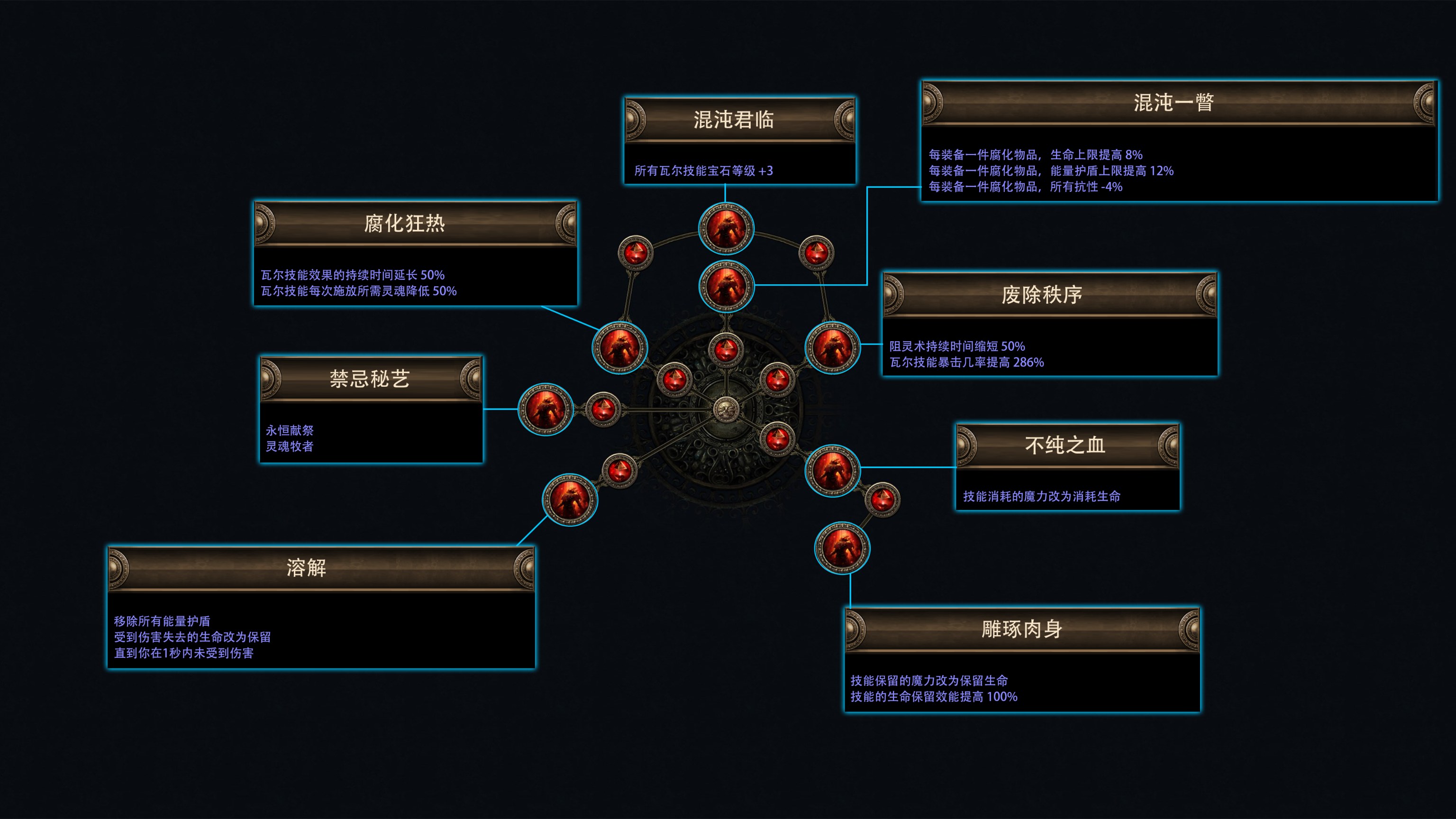Select the 混沌君临 skill node icon
Image resolution: width=1456 pixels, height=819 pixels.
pos(726,229)
